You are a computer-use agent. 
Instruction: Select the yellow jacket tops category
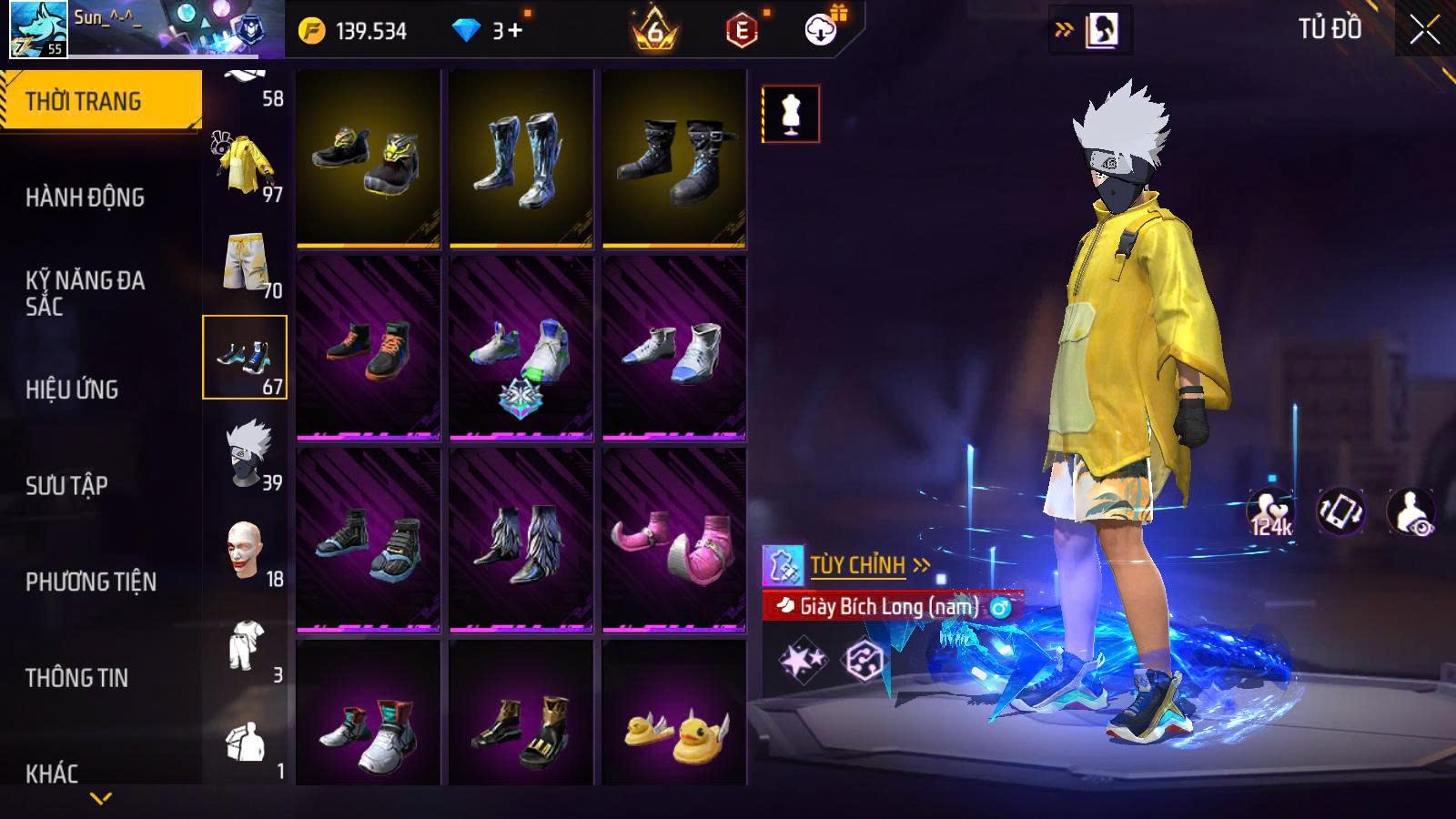[246, 167]
